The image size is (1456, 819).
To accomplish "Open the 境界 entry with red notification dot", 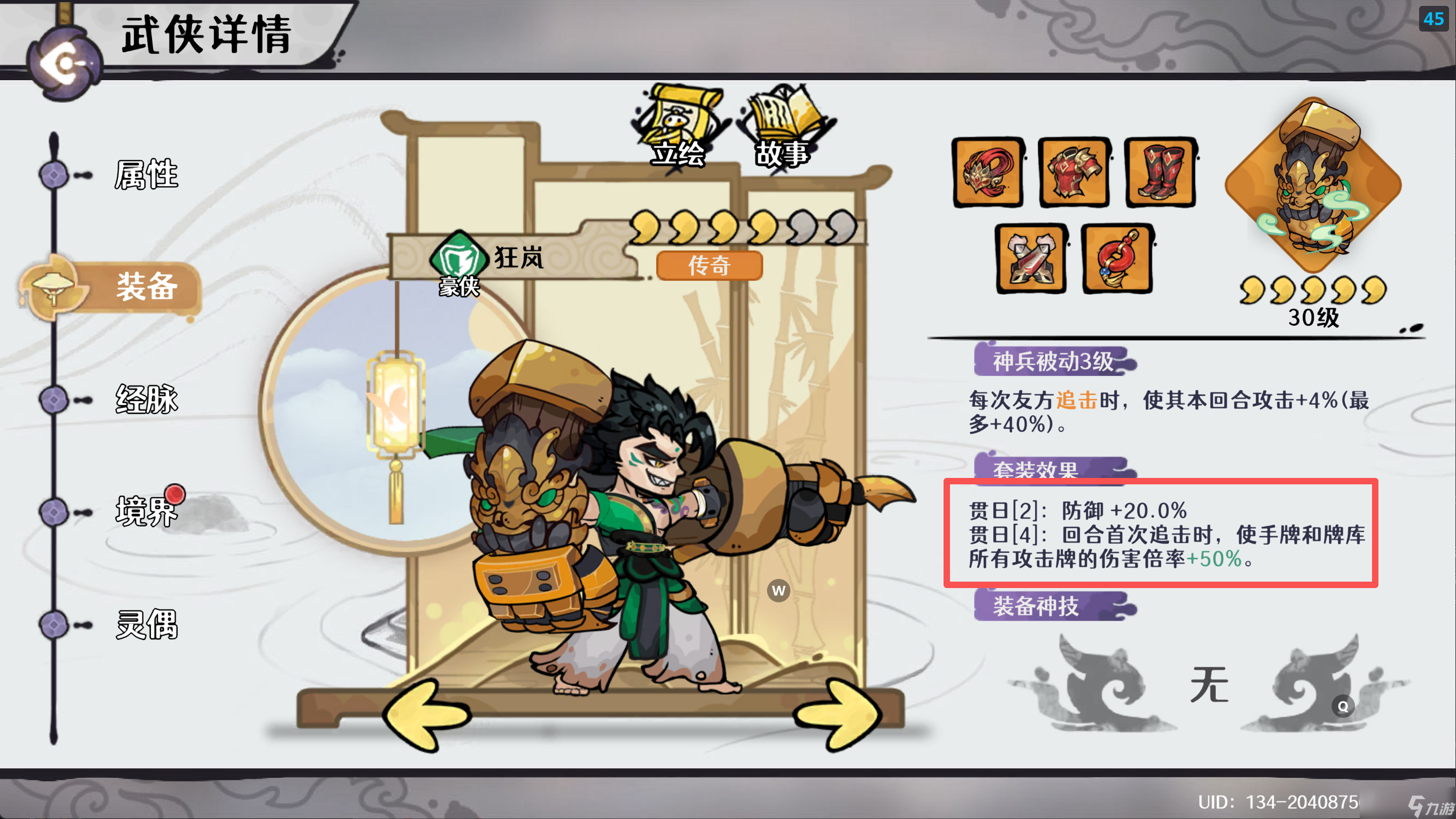I will [146, 512].
